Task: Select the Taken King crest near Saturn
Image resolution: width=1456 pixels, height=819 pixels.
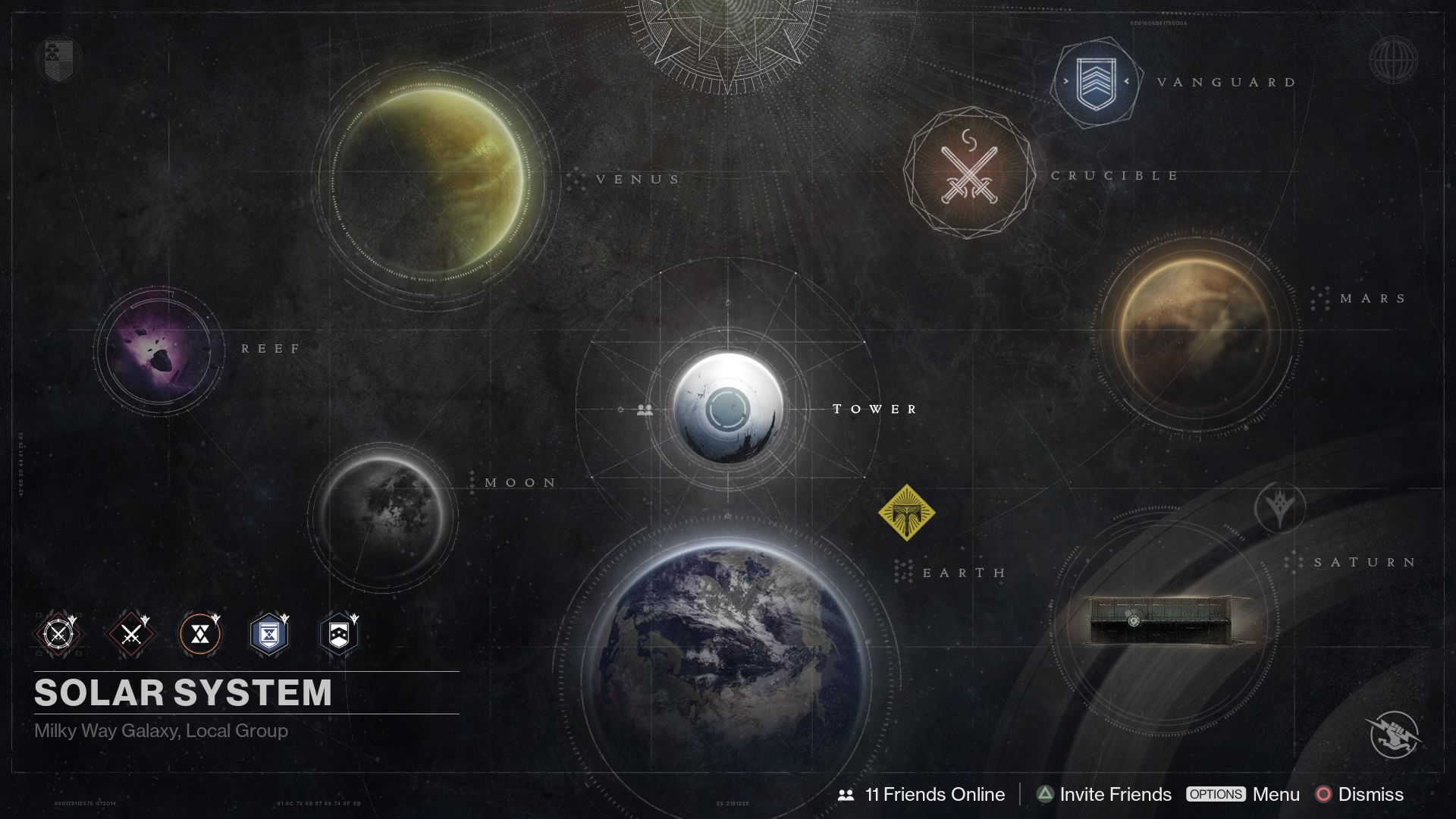Action: click(1280, 508)
